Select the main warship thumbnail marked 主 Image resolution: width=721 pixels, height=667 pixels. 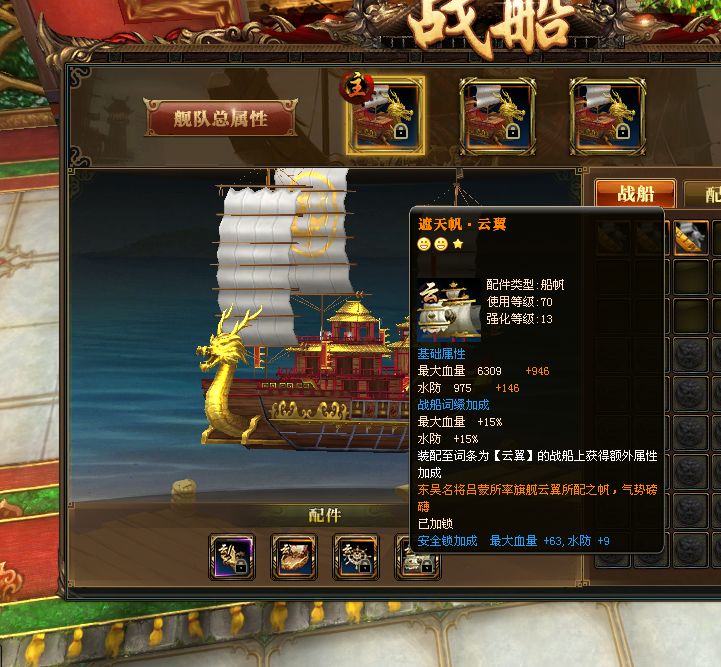(385, 116)
